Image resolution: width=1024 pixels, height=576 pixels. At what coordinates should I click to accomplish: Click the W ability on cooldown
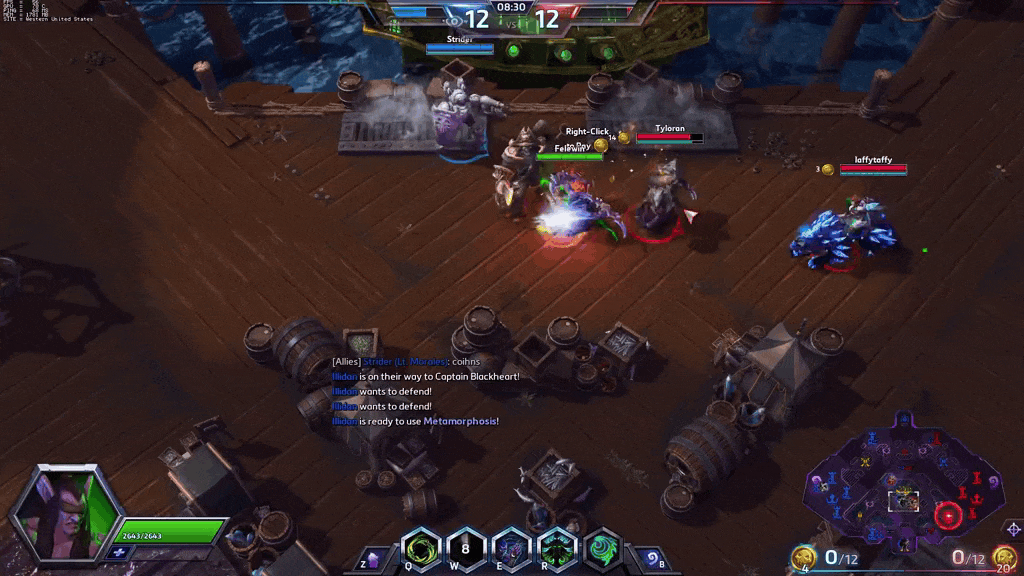[465, 549]
